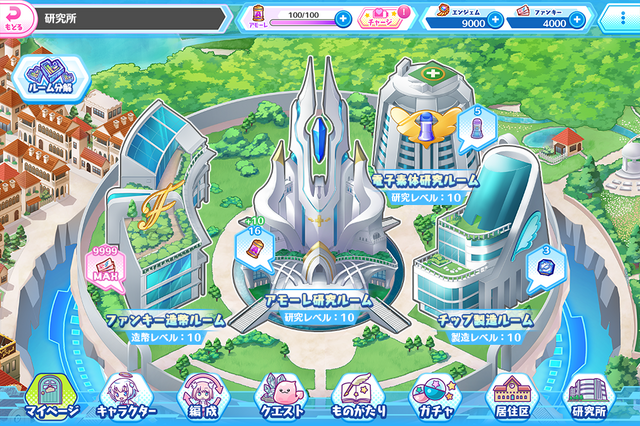Add アモーレ with the plus button
640x426 pixels.
click(x=343, y=18)
